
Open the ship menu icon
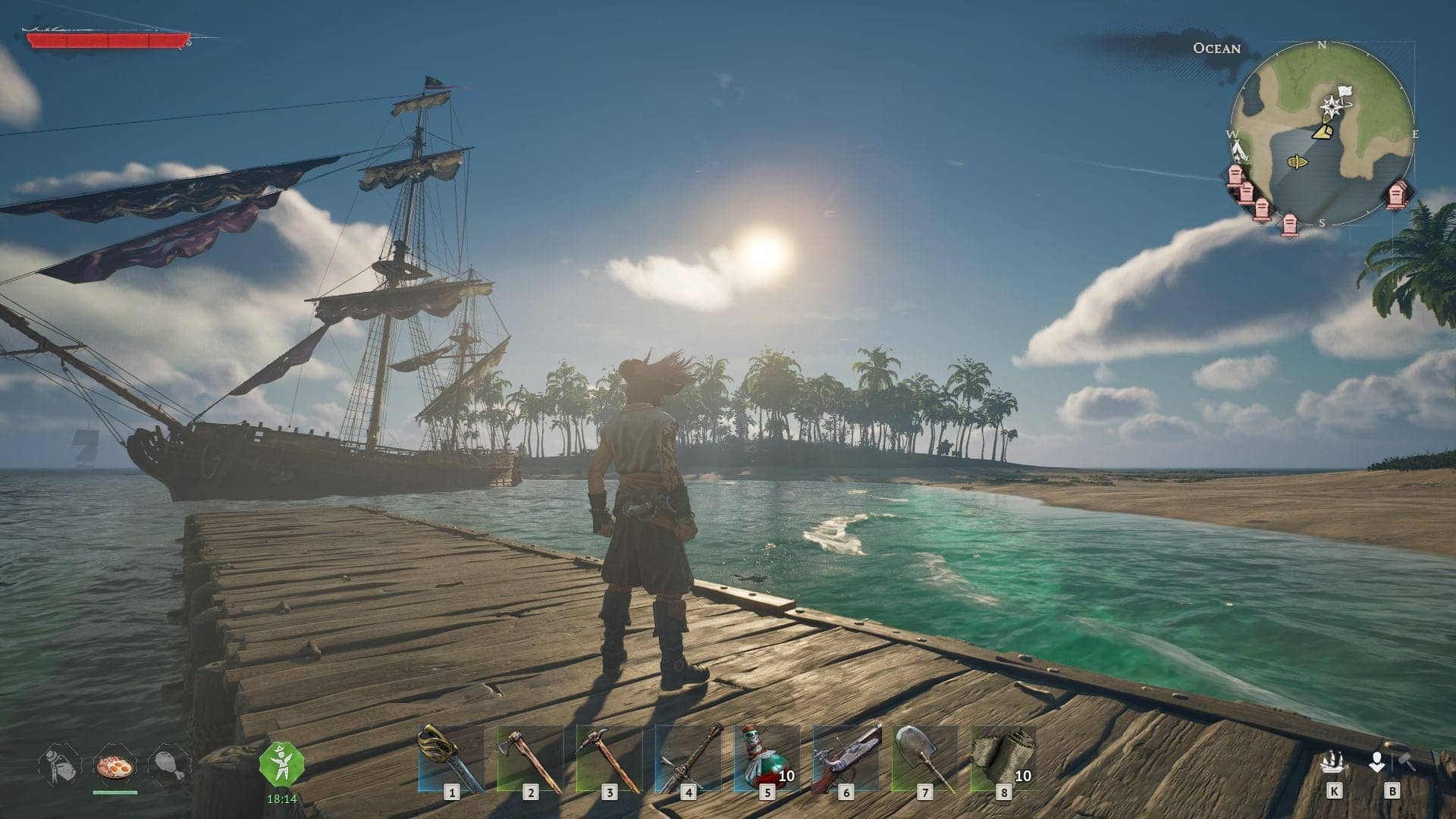pyautogui.click(x=1333, y=761)
